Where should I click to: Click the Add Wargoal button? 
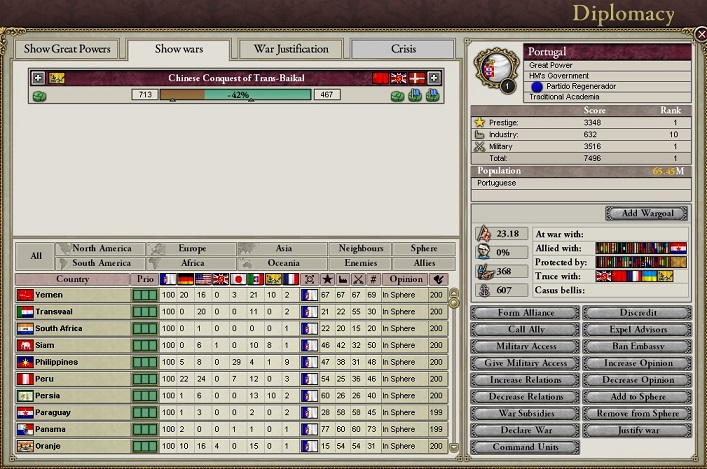[x=647, y=214]
